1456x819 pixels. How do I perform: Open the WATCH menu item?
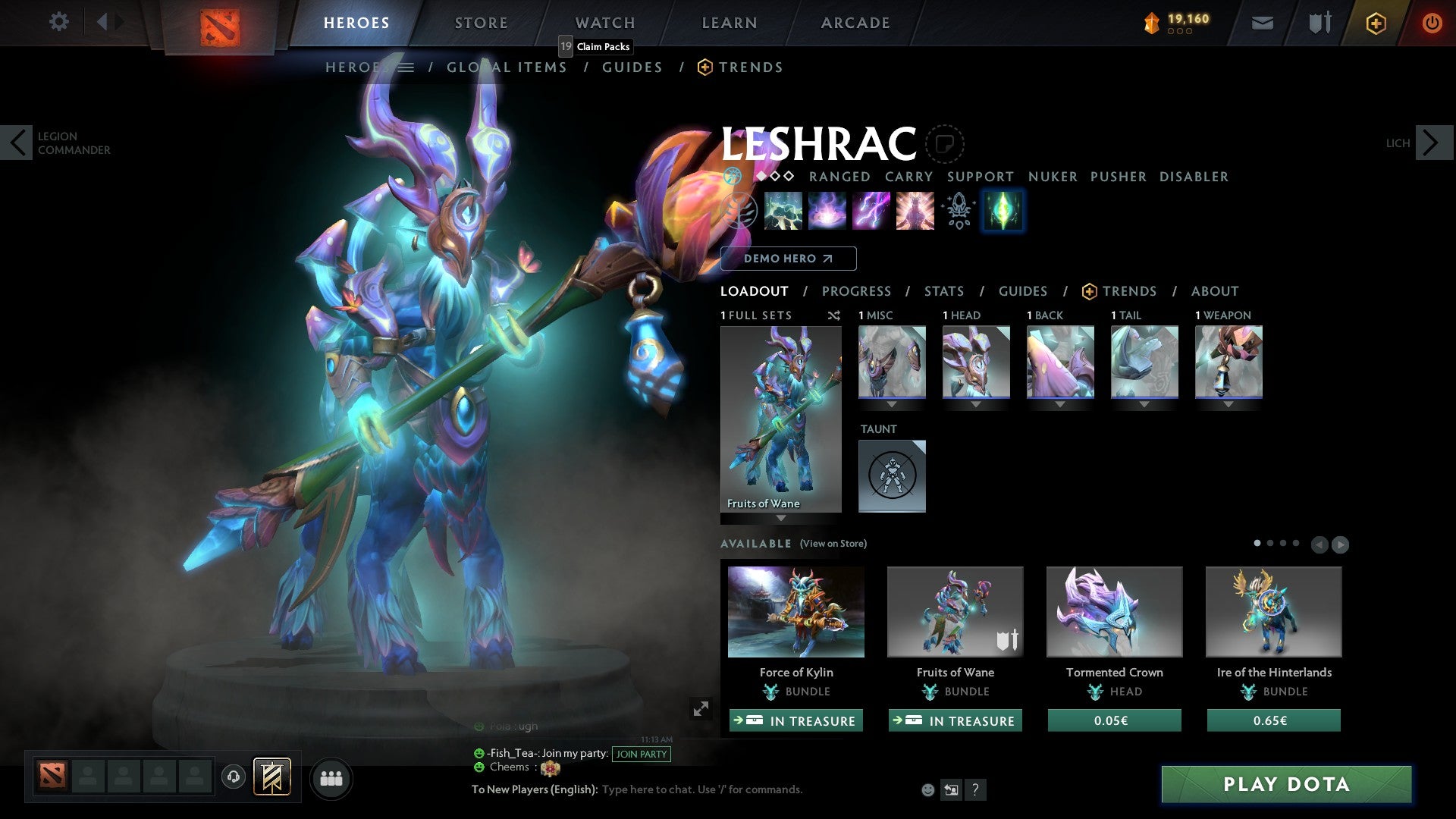[x=604, y=23]
